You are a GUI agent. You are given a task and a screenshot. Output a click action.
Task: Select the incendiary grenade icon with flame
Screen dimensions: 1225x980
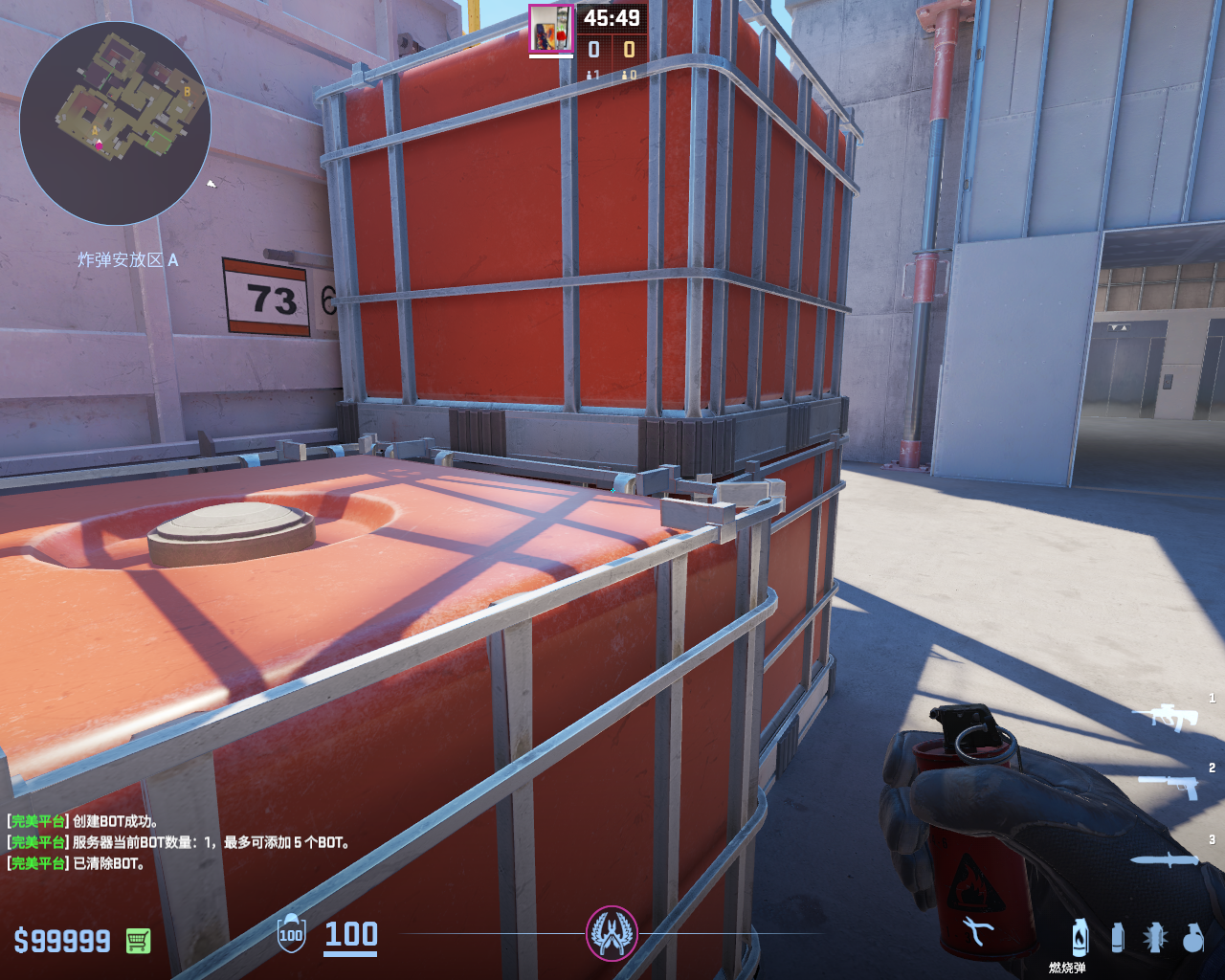coord(1080,937)
